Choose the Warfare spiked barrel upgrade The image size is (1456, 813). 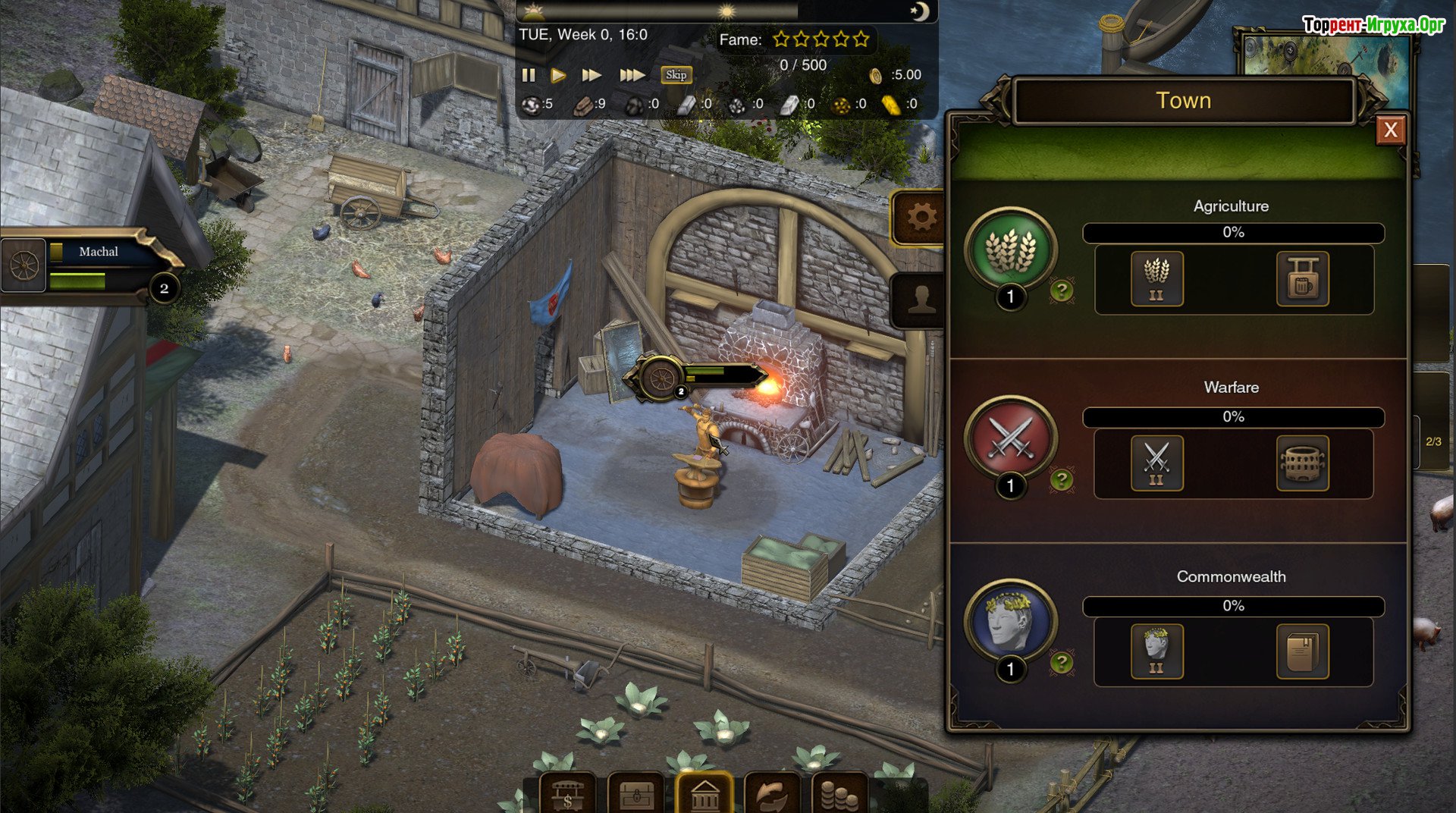click(x=1302, y=463)
